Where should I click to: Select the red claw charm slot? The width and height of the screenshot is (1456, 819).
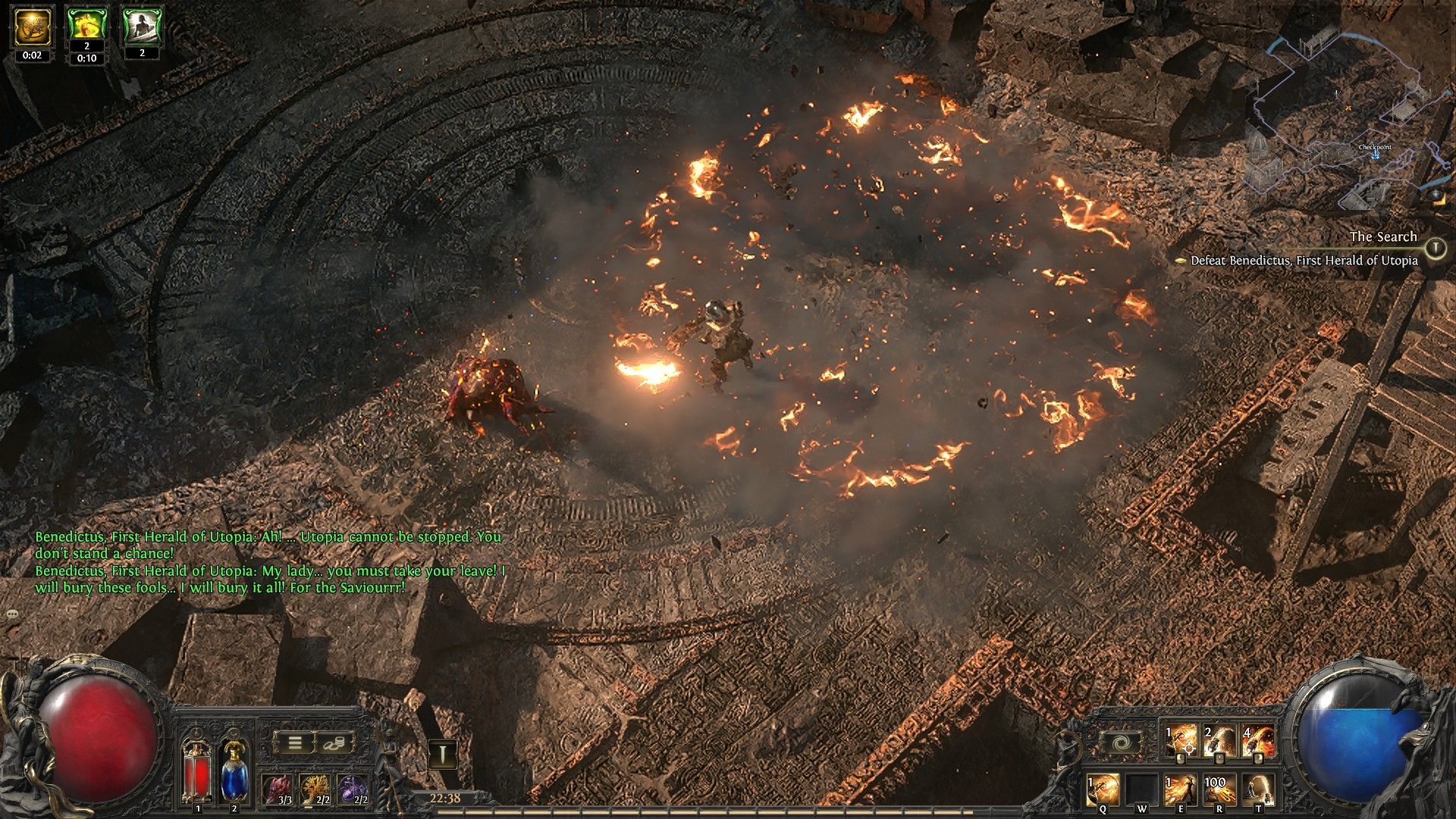tap(278, 790)
